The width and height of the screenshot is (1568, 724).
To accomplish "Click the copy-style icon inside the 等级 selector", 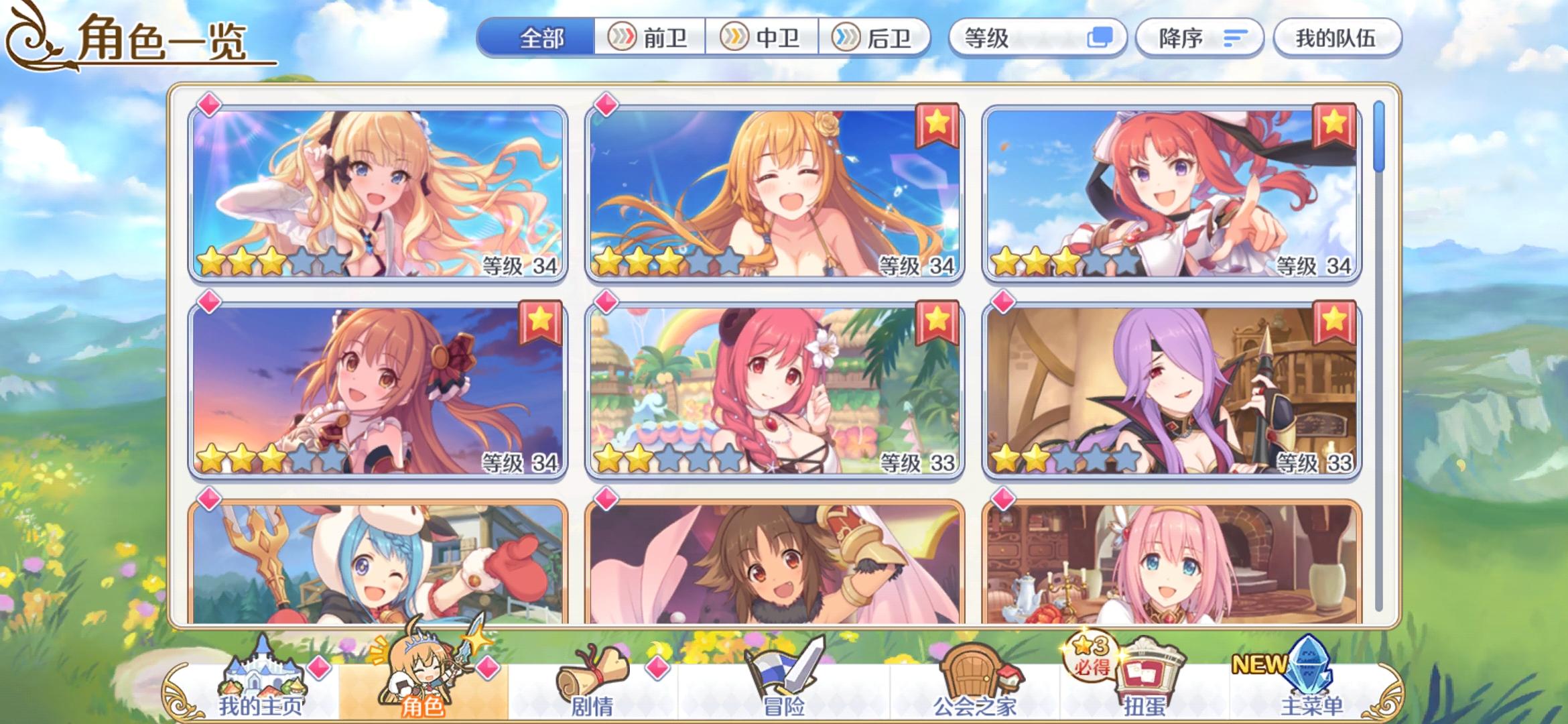I will click(1099, 38).
